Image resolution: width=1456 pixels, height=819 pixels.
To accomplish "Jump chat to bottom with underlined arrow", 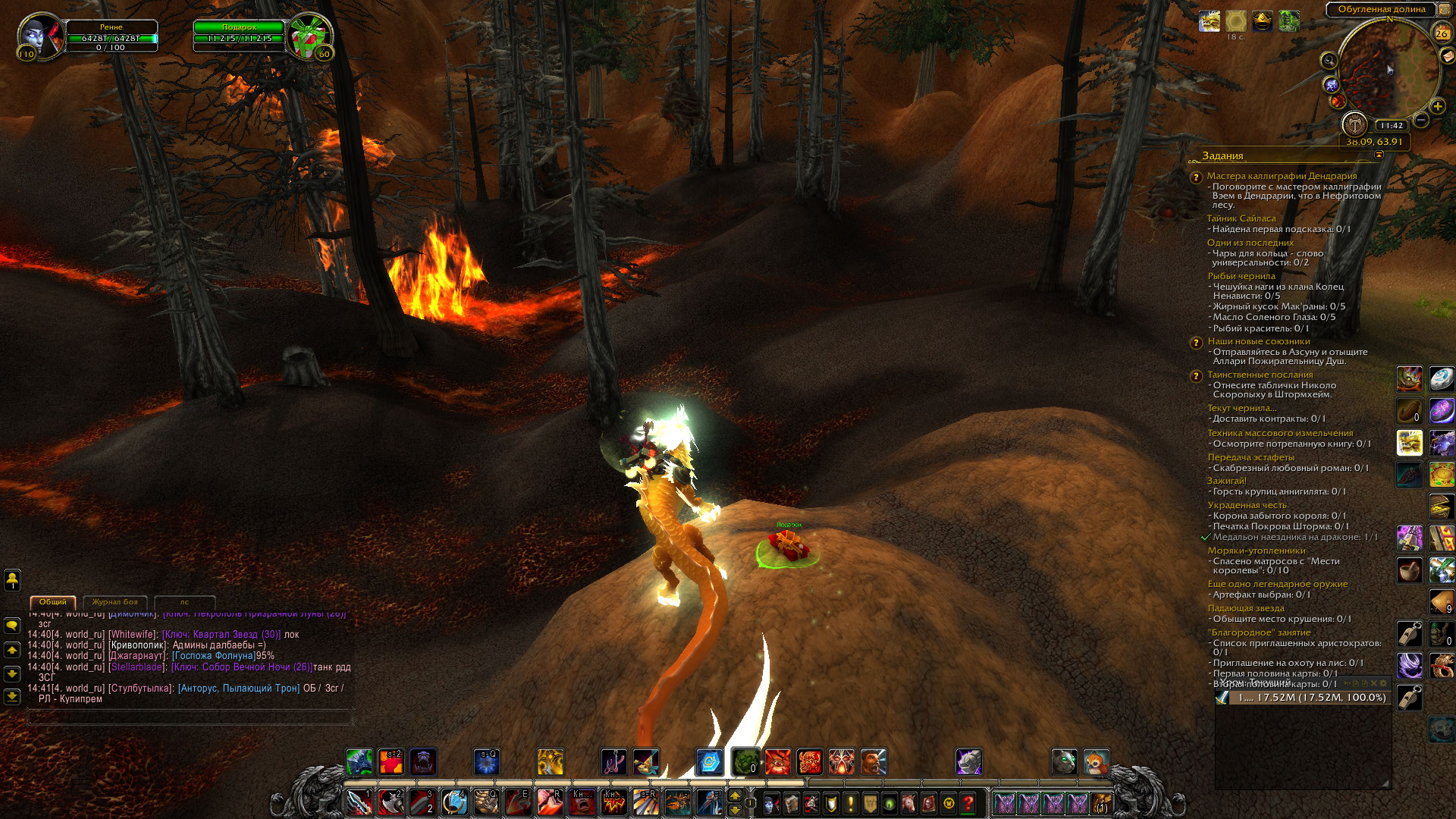I will coord(12,696).
